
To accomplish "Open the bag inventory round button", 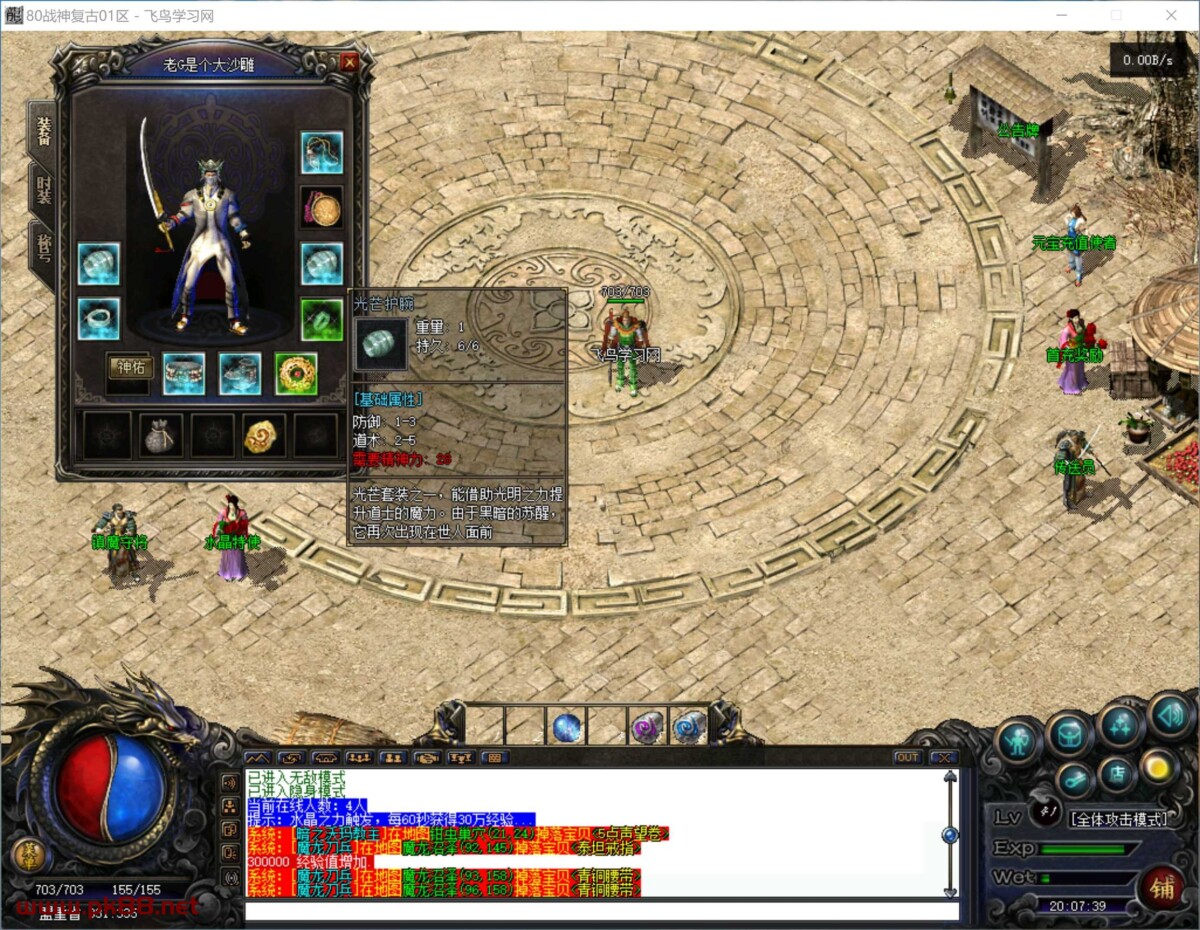I will [x=1069, y=734].
